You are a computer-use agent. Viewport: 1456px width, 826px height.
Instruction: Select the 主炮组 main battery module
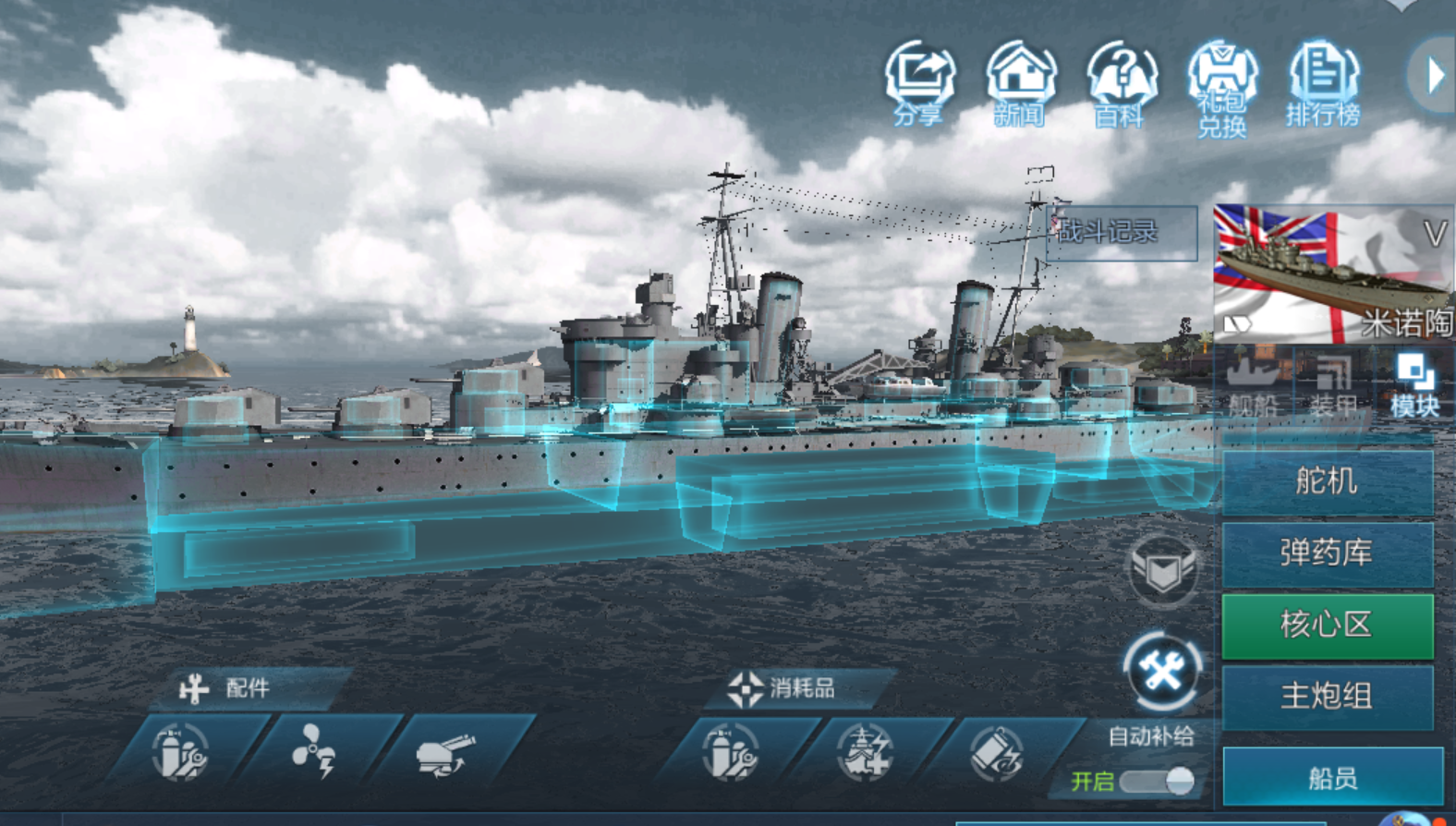pyautogui.click(x=1327, y=697)
